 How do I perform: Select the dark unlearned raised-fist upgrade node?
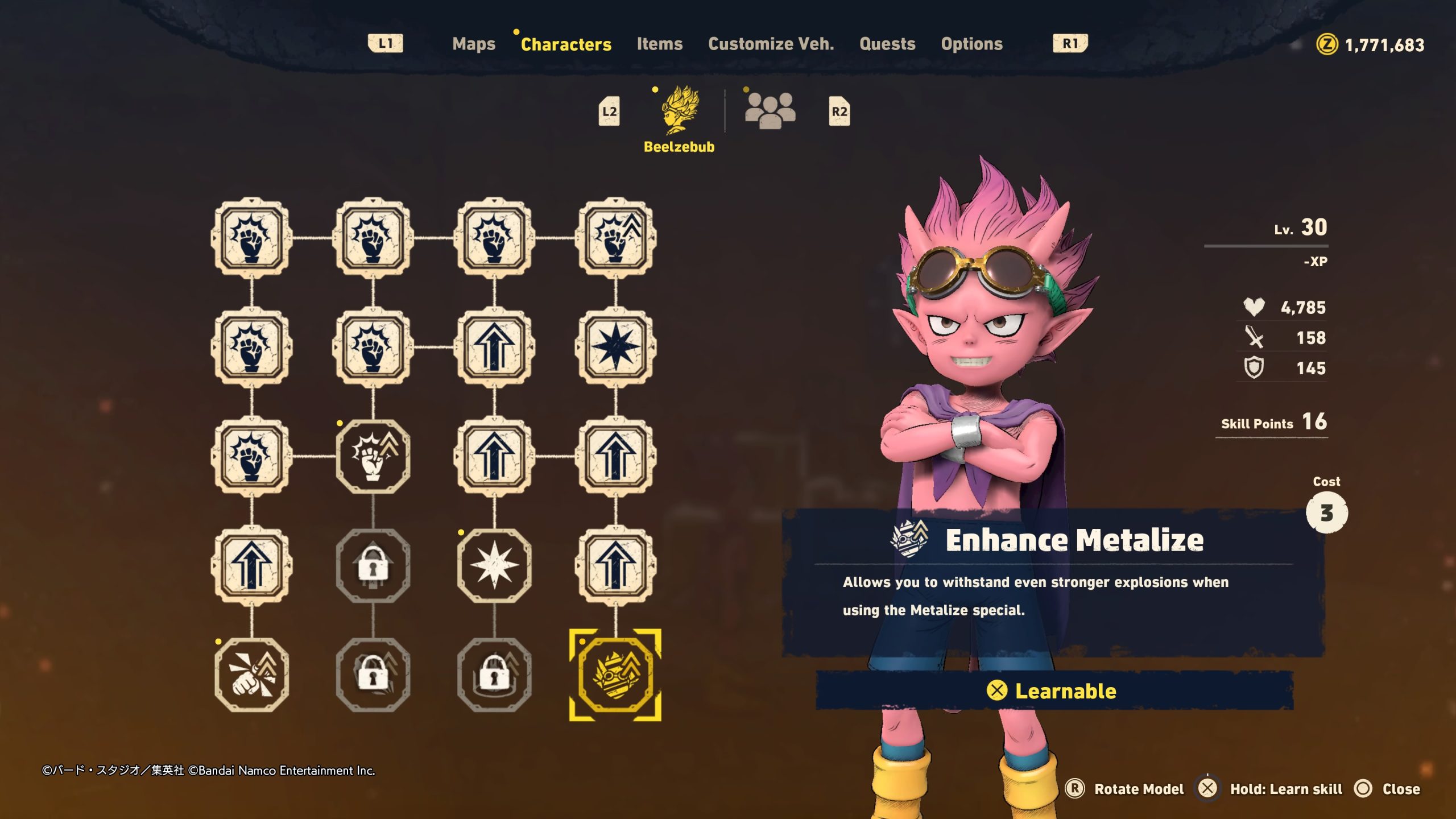pyautogui.click(x=373, y=456)
